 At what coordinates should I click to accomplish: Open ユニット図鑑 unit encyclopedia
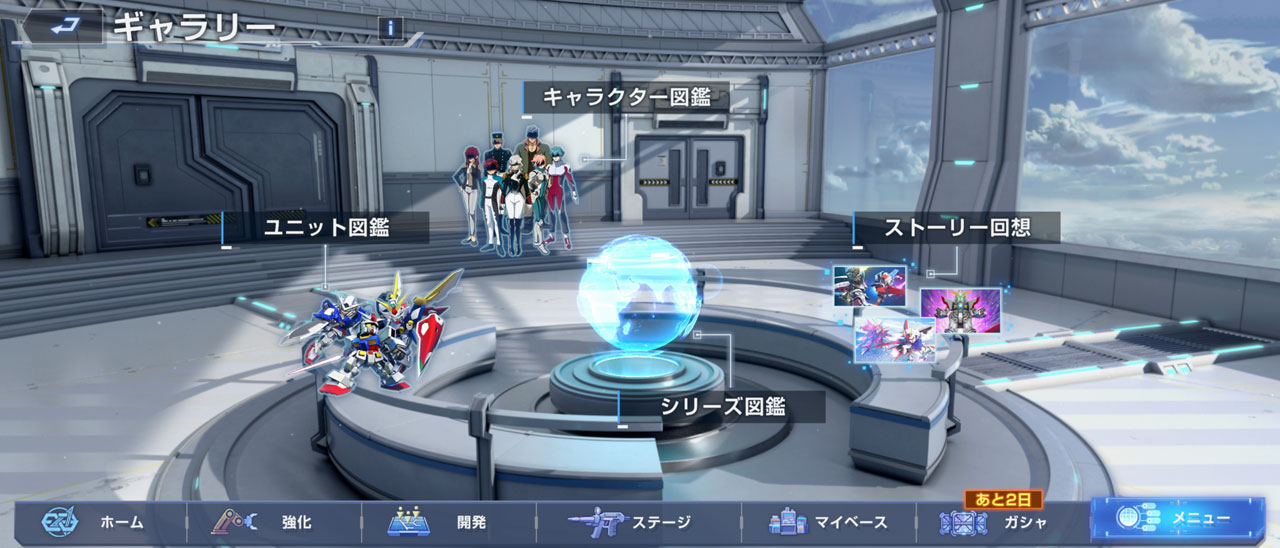pyautogui.click(x=326, y=228)
